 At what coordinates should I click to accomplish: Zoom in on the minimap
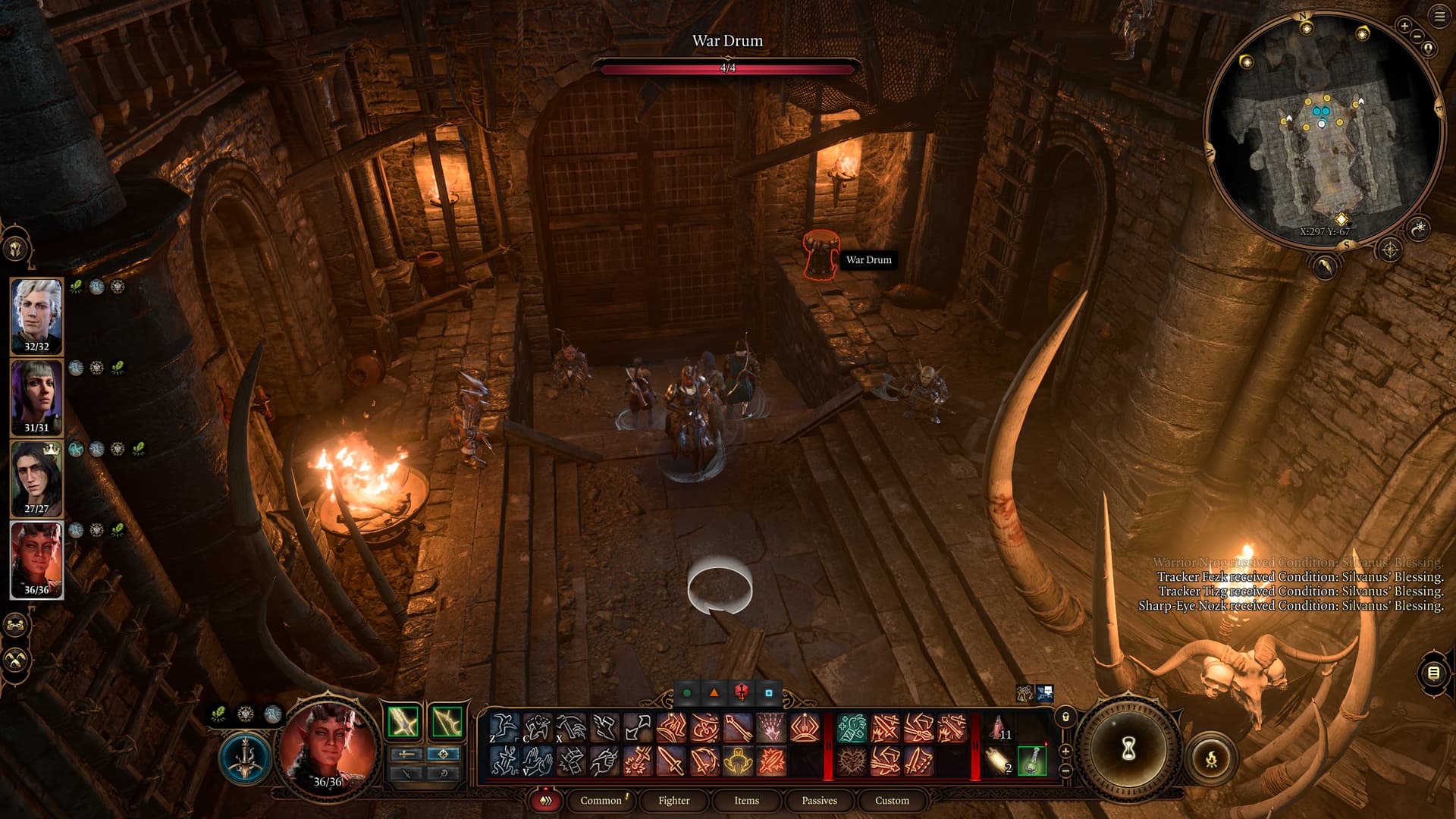click(1404, 26)
